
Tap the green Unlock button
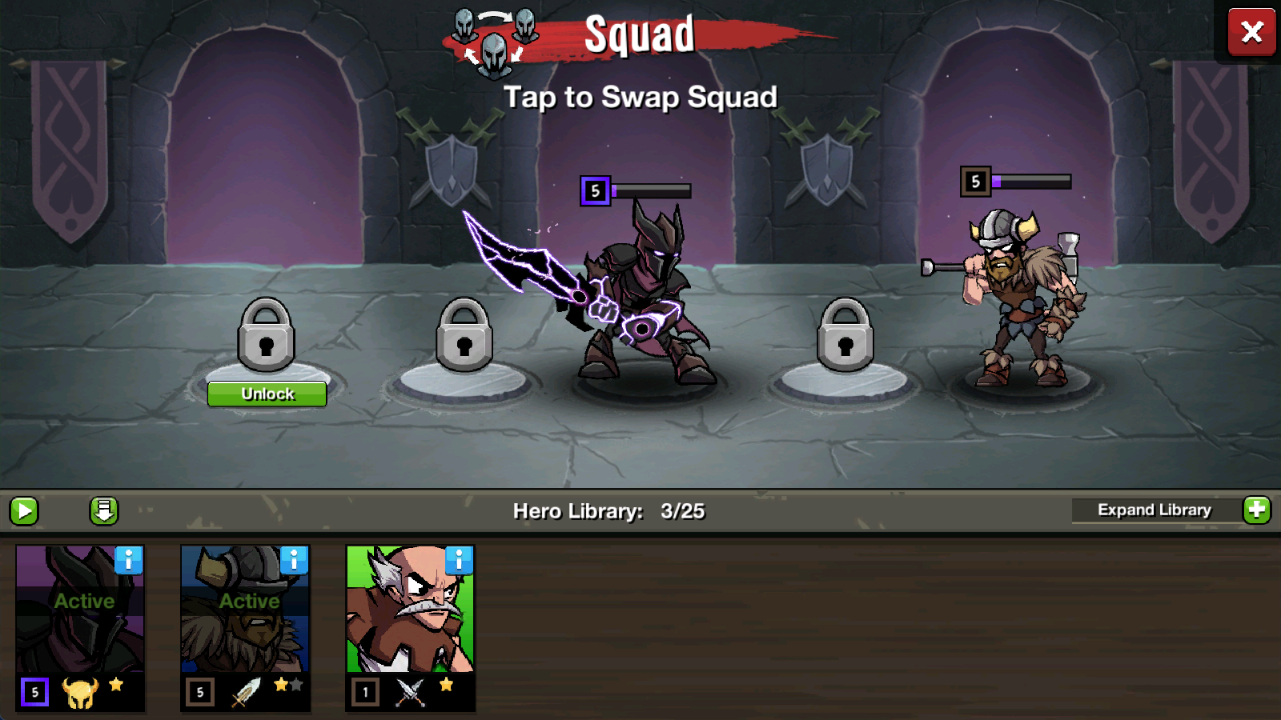tap(267, 394)
